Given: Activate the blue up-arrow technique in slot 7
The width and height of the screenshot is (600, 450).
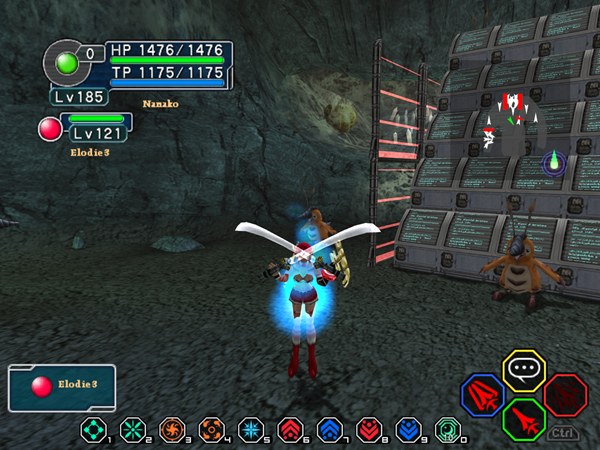Looking at the screenshot, I should 327,431.
